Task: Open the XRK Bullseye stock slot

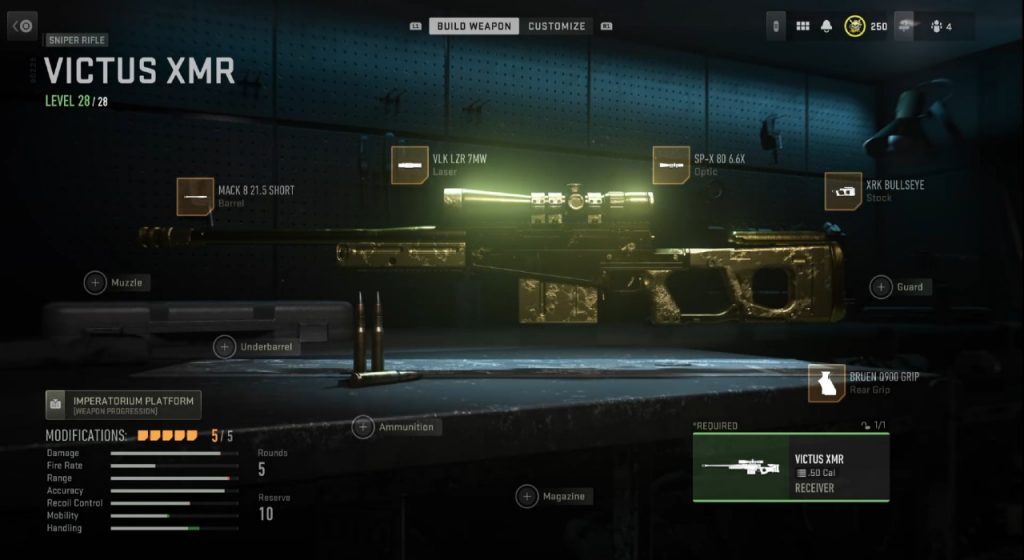Action: (x=843, y=191)
